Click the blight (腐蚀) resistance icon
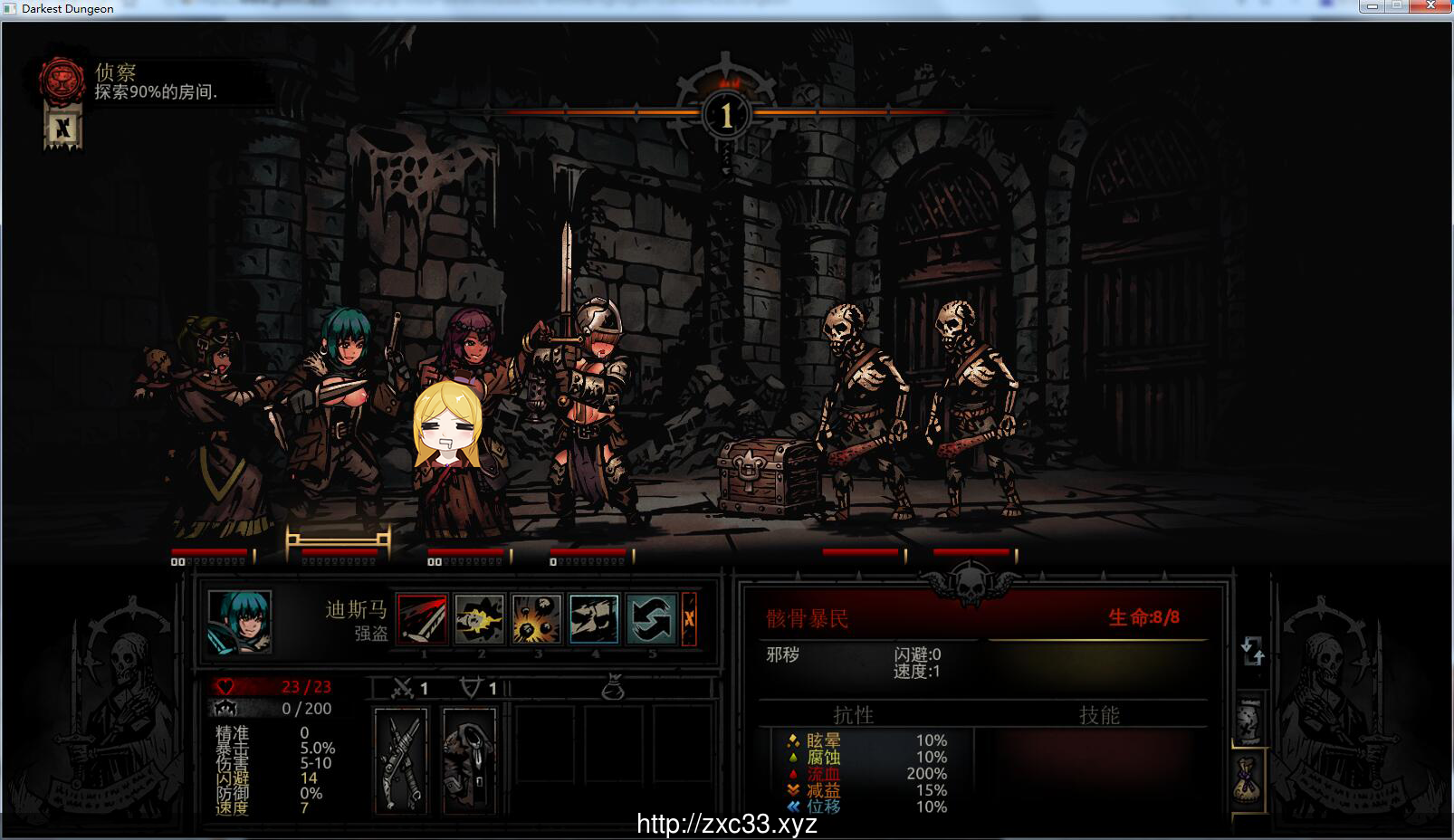1454x840 pixels. click(791, 757)
